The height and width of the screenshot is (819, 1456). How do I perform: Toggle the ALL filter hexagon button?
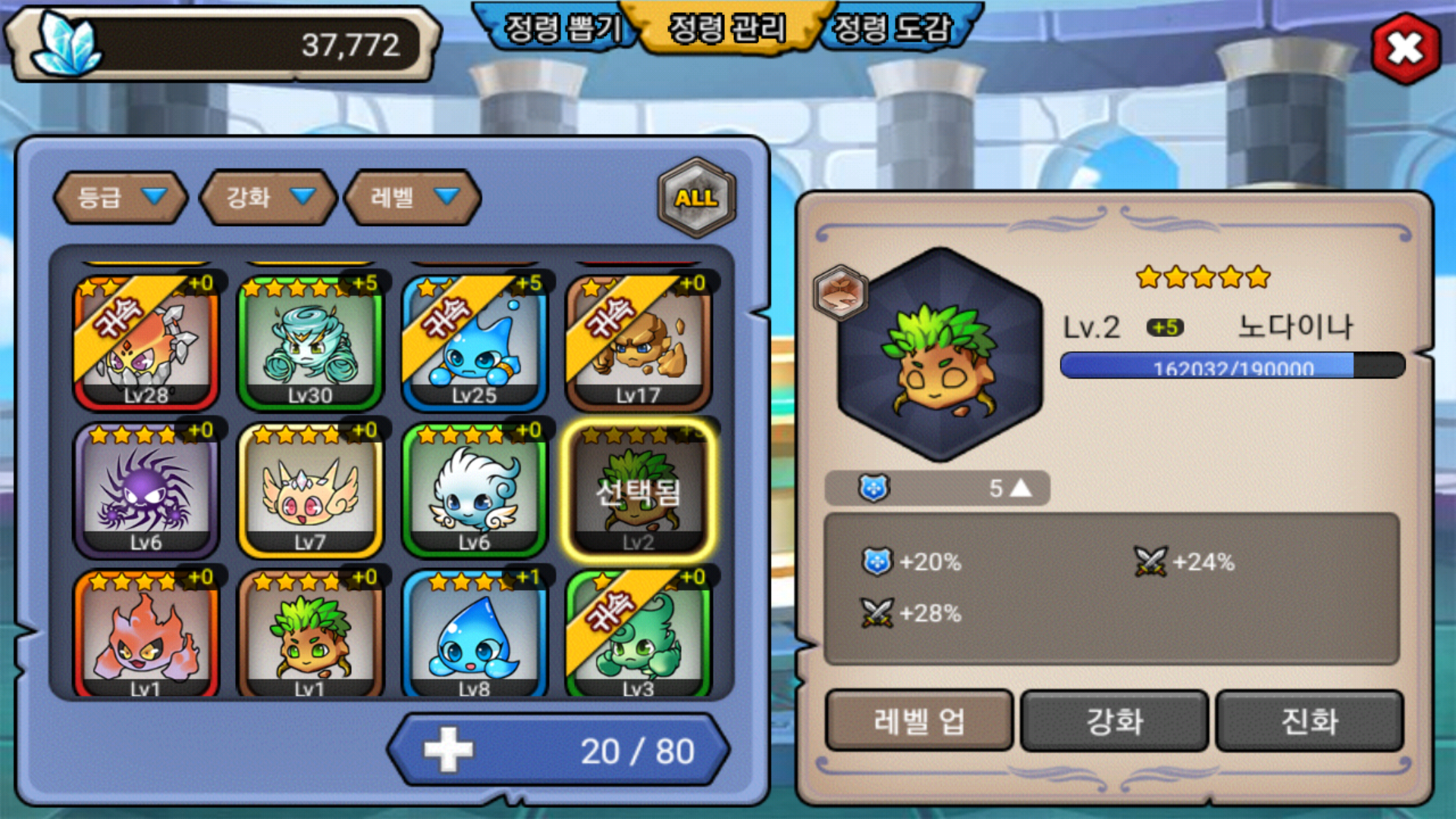pyautogui.click(x=696, y=198)
